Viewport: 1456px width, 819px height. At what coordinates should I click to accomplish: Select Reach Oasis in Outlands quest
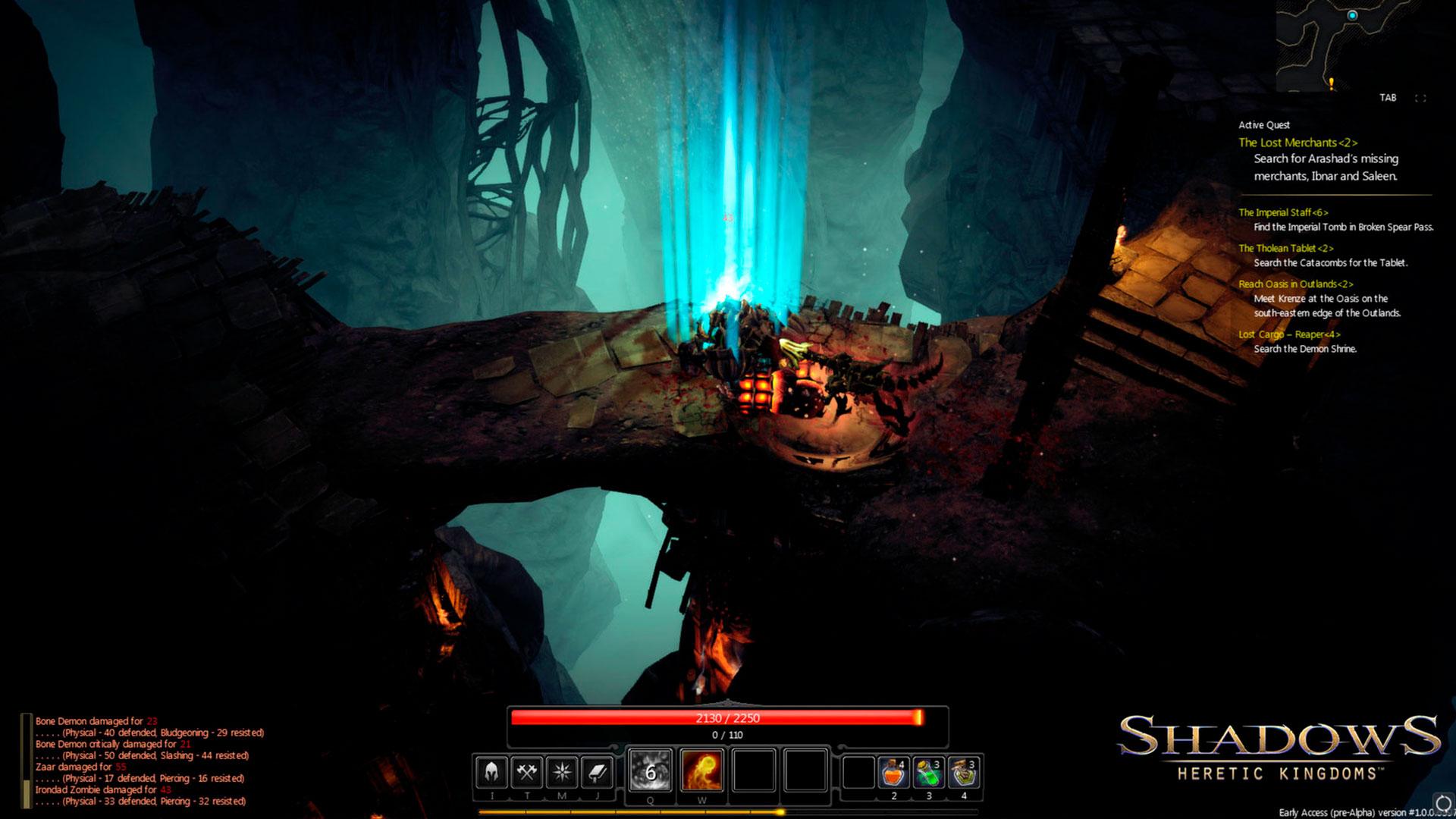pyautogui.click(x=1295, y=284)
